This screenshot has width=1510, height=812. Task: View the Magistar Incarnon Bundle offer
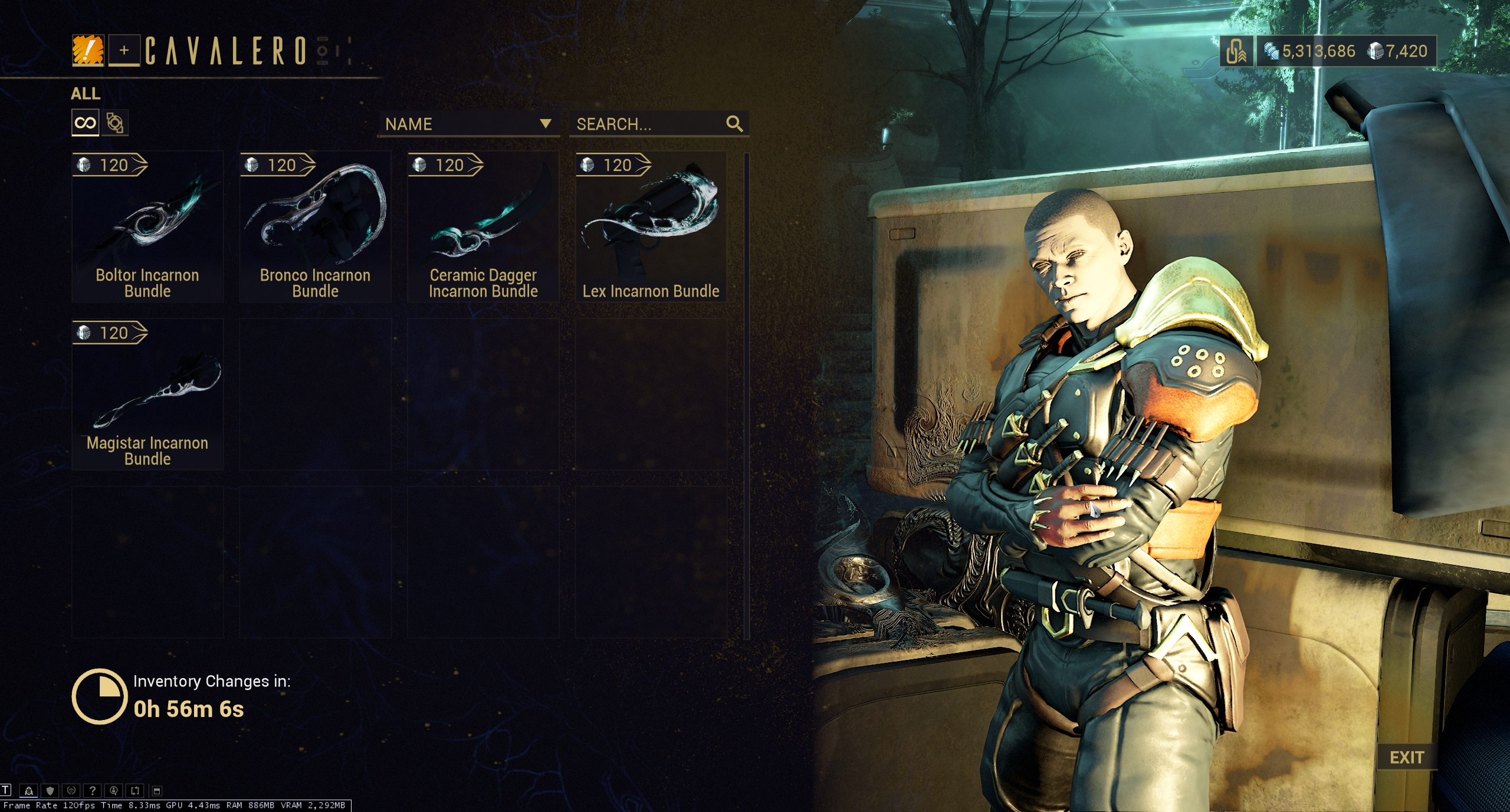[x=147, y=395]
